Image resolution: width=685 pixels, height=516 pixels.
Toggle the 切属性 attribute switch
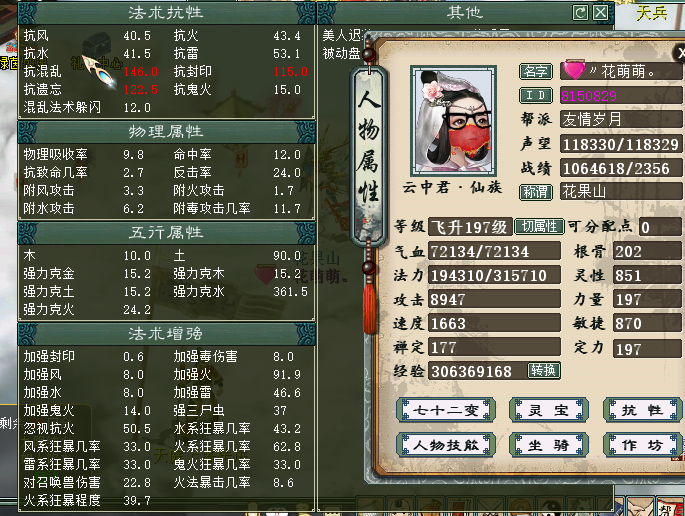point(540,227)
